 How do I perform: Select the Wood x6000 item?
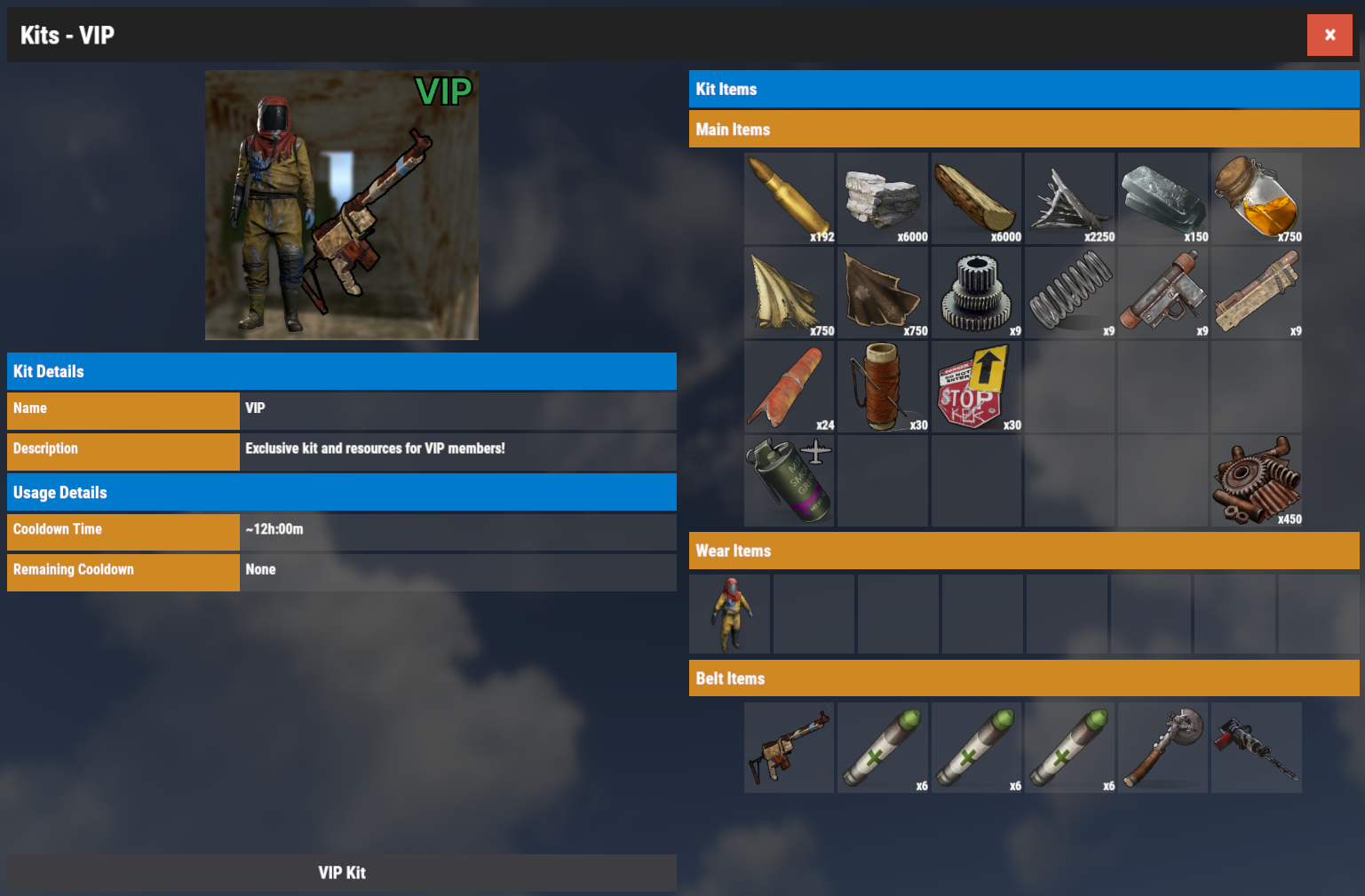(976, 198)
